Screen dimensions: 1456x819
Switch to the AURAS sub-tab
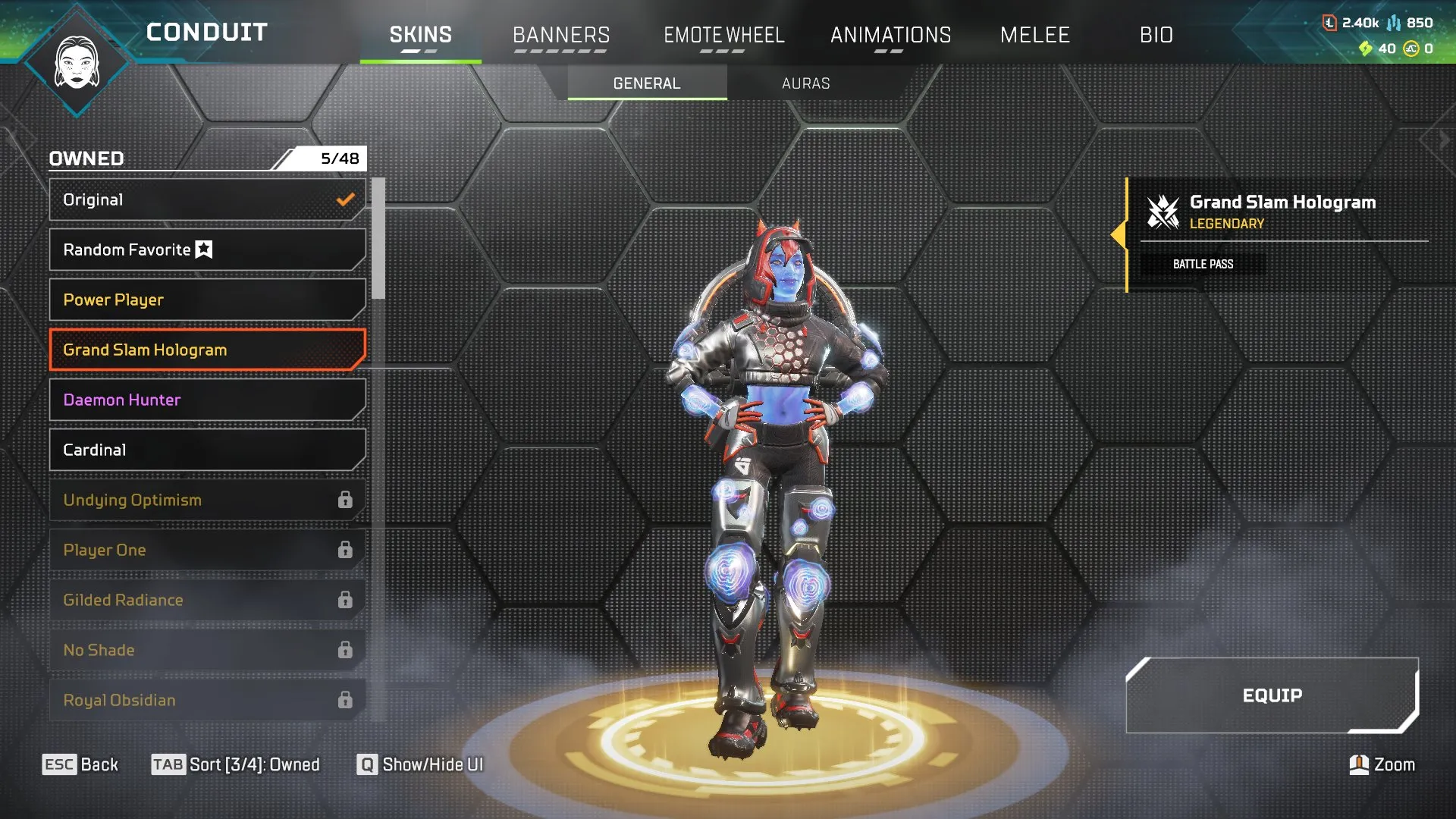click(x=806, y=83)
